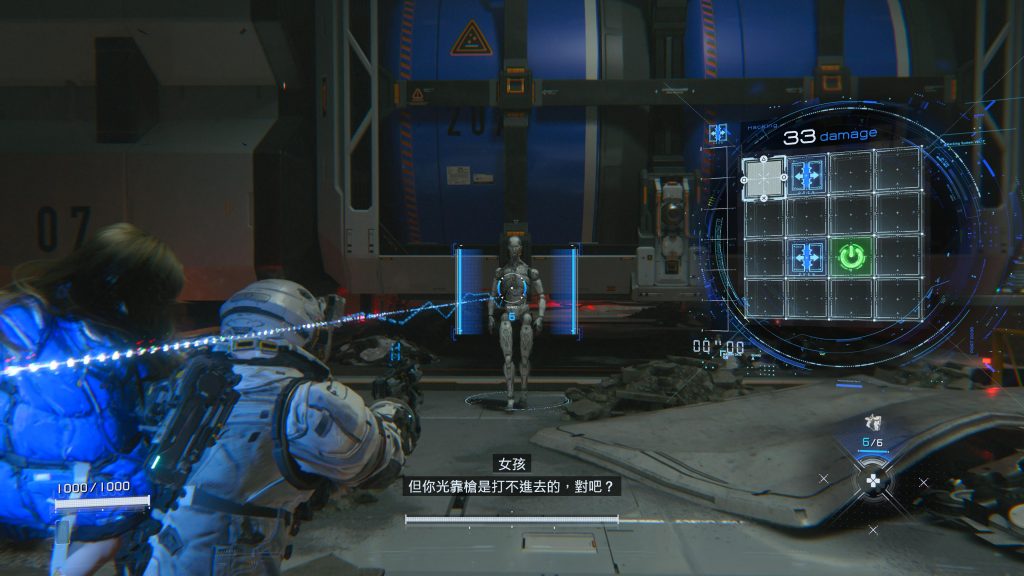
Task: Select the weapon icon above the 6/6 ammo
Action: tap(872, 423)
